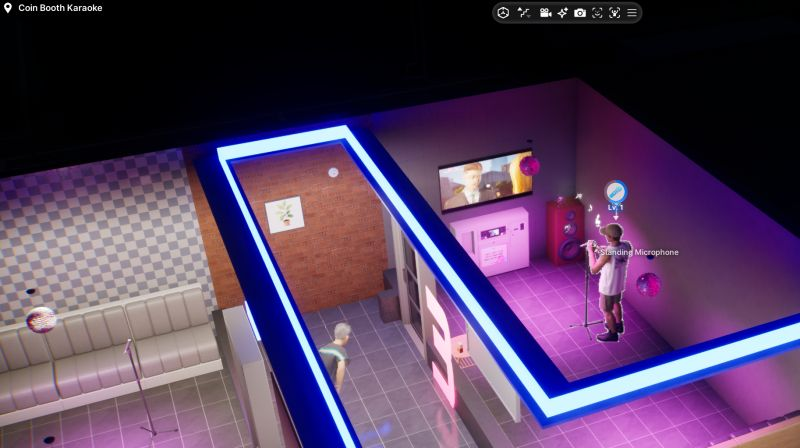This screenshot has height=448, width=800.
Task: Take a screenshot with the photo camera icon
Action: [580, 13]
